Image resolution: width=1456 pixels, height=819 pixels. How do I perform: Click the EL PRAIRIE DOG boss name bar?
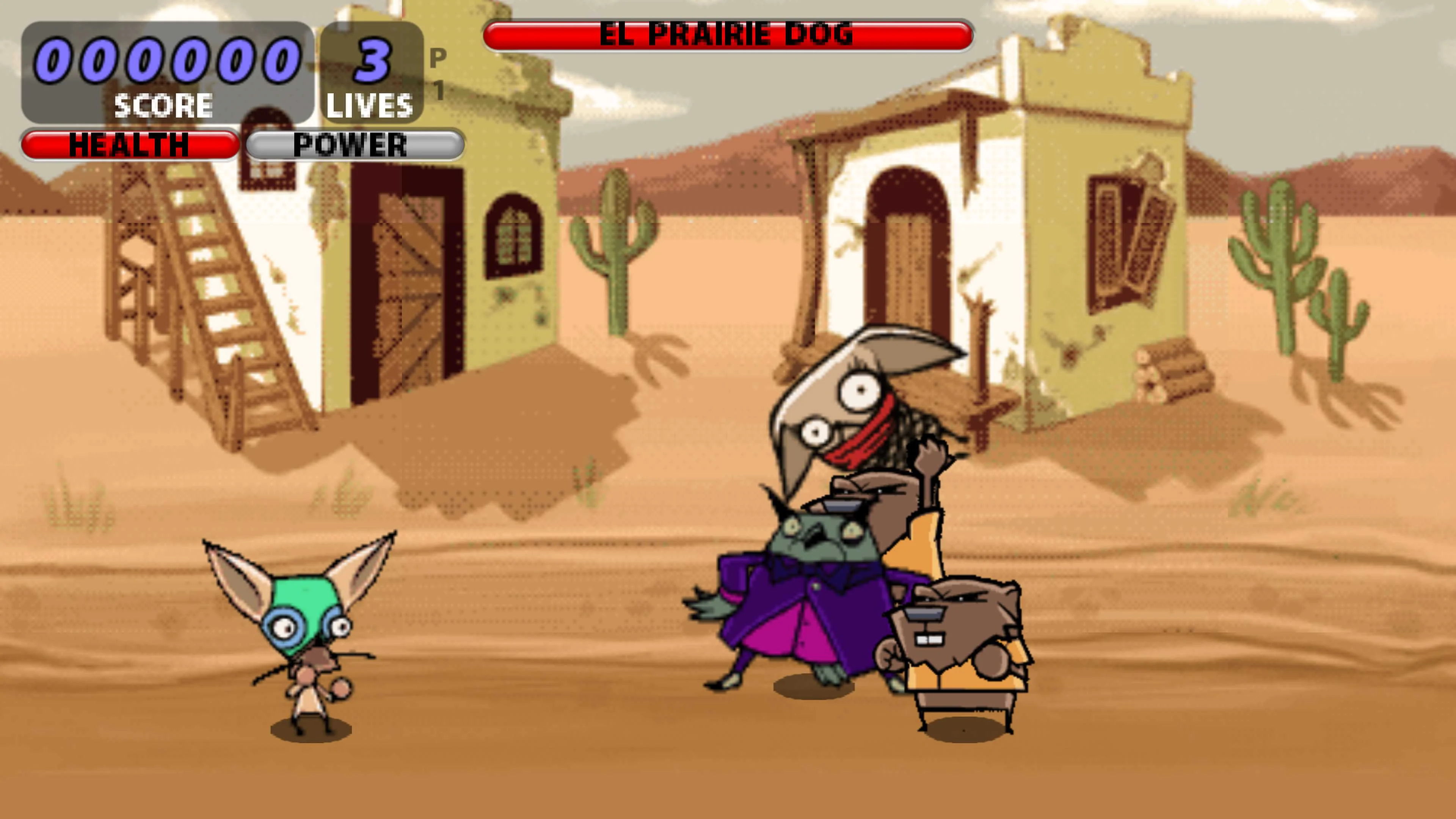point(729,34)
